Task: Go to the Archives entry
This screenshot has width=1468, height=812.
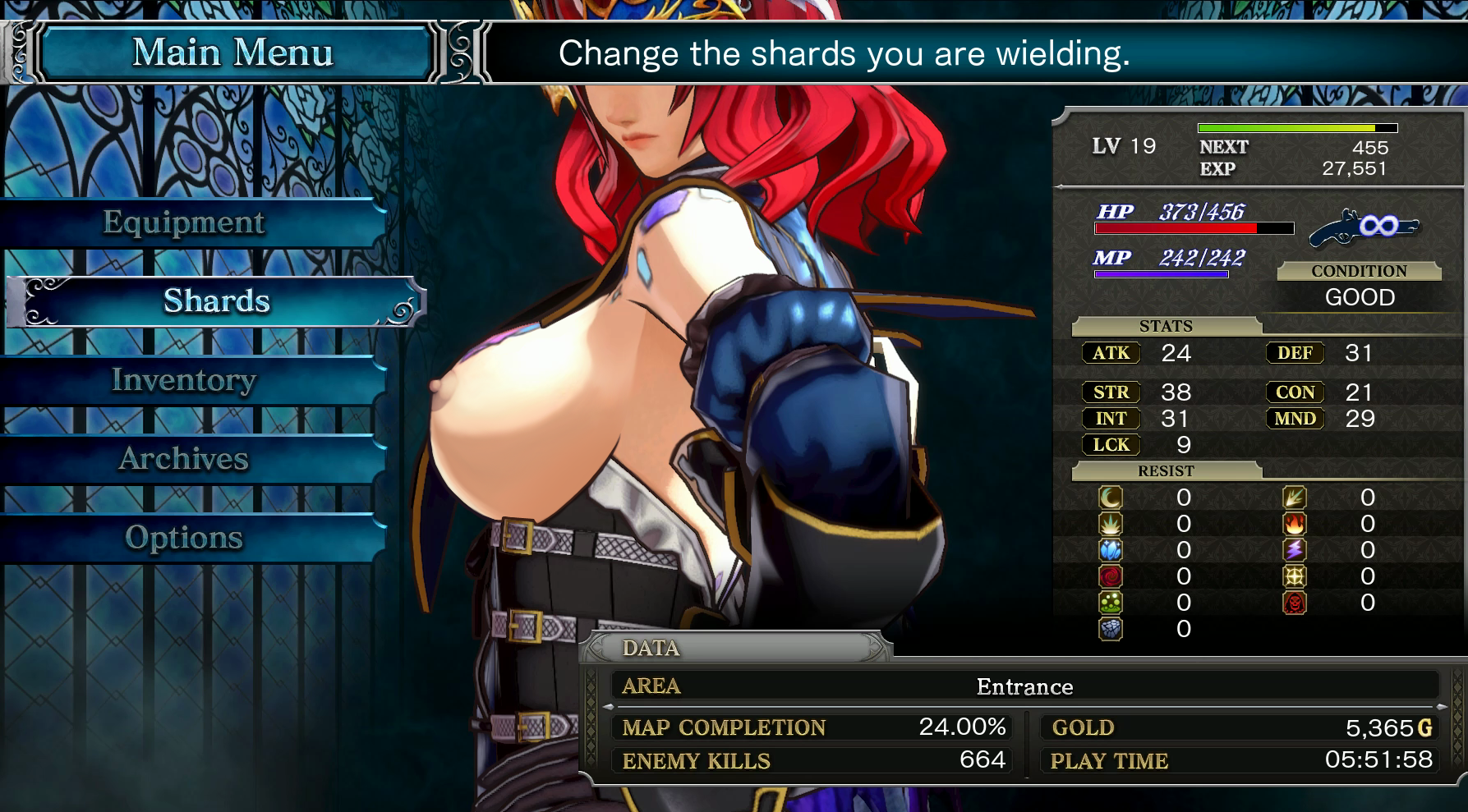Action: click(184, 459)
